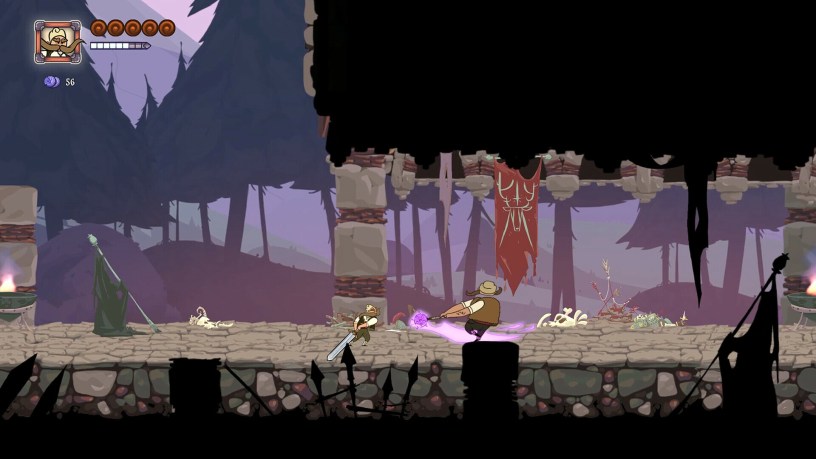
Task: Select the purple coin currency icon
Action: point(51,82)
